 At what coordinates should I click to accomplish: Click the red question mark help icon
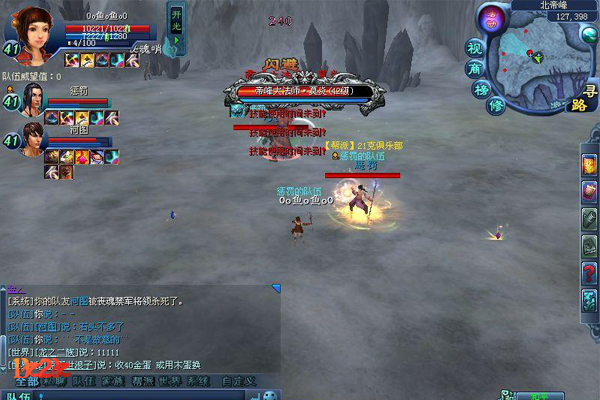[589, 272]
